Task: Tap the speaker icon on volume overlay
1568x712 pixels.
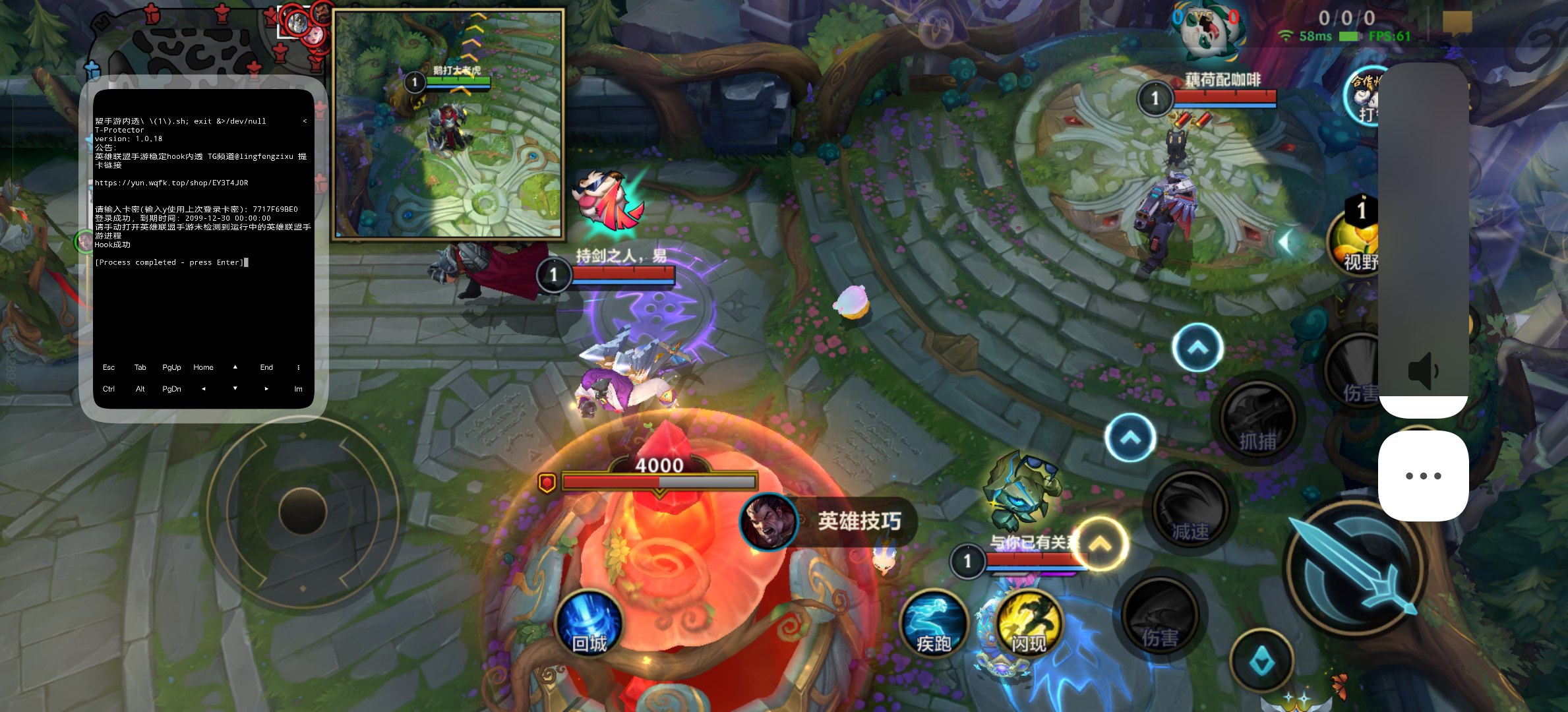Action: [x=1423, y=371]
